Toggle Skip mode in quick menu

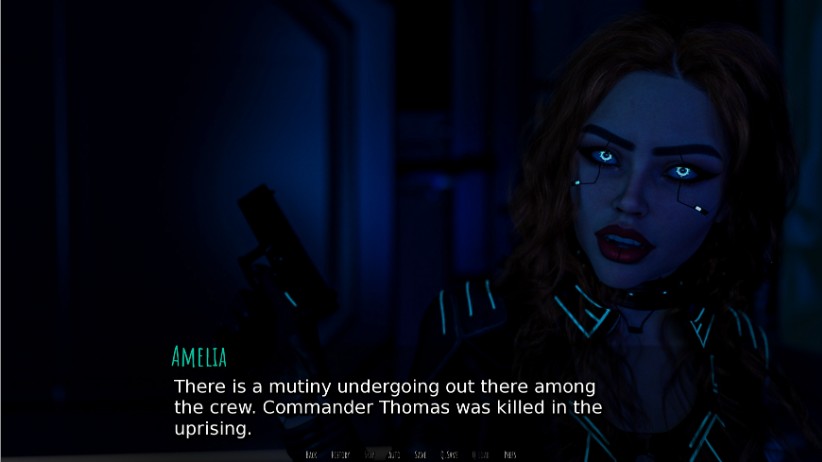click(372, 455)
